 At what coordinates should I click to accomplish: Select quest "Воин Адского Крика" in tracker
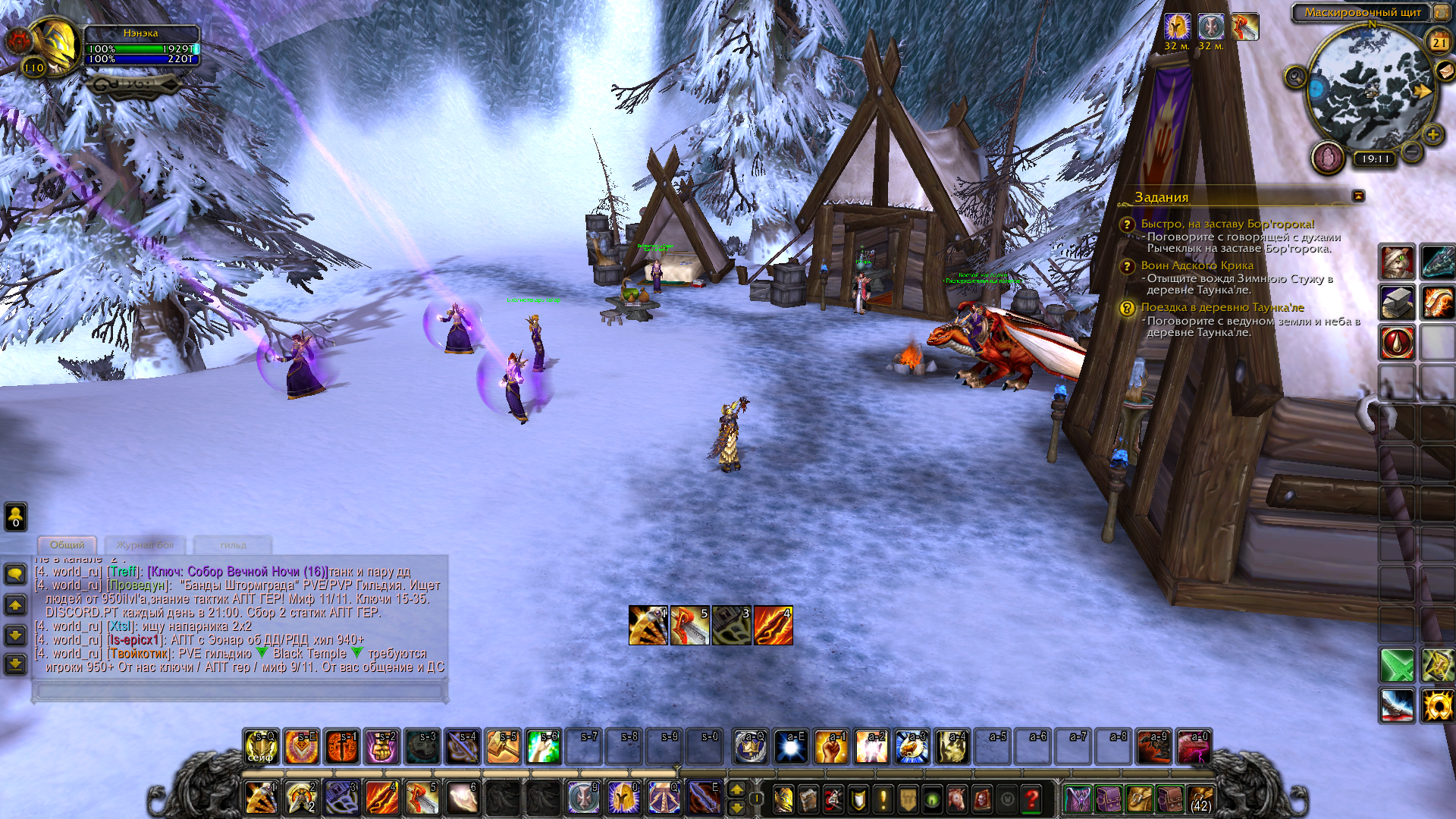[x=1197, y=265]
